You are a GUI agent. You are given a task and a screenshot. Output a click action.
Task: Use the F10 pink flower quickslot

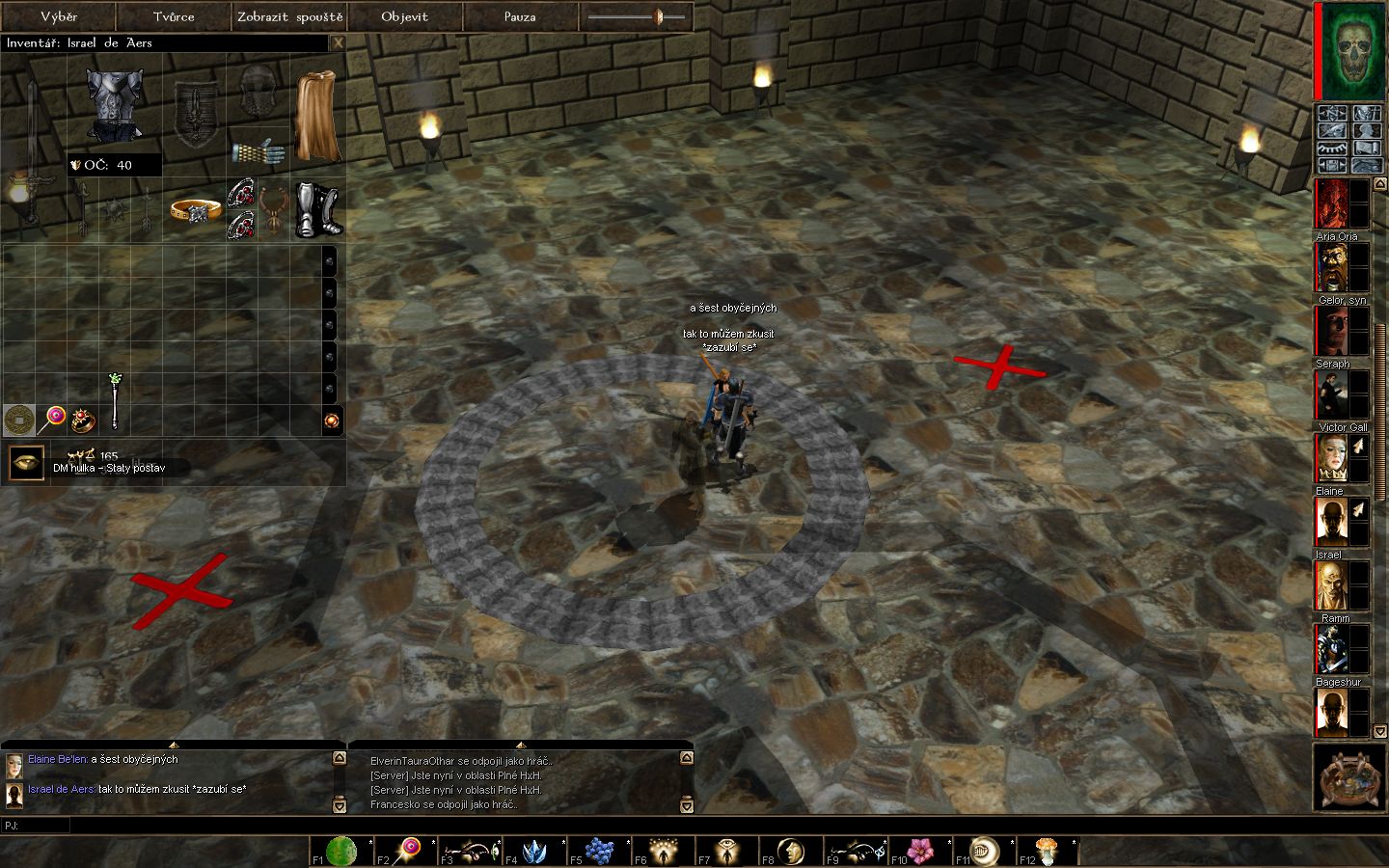click(x=921, y=851)
